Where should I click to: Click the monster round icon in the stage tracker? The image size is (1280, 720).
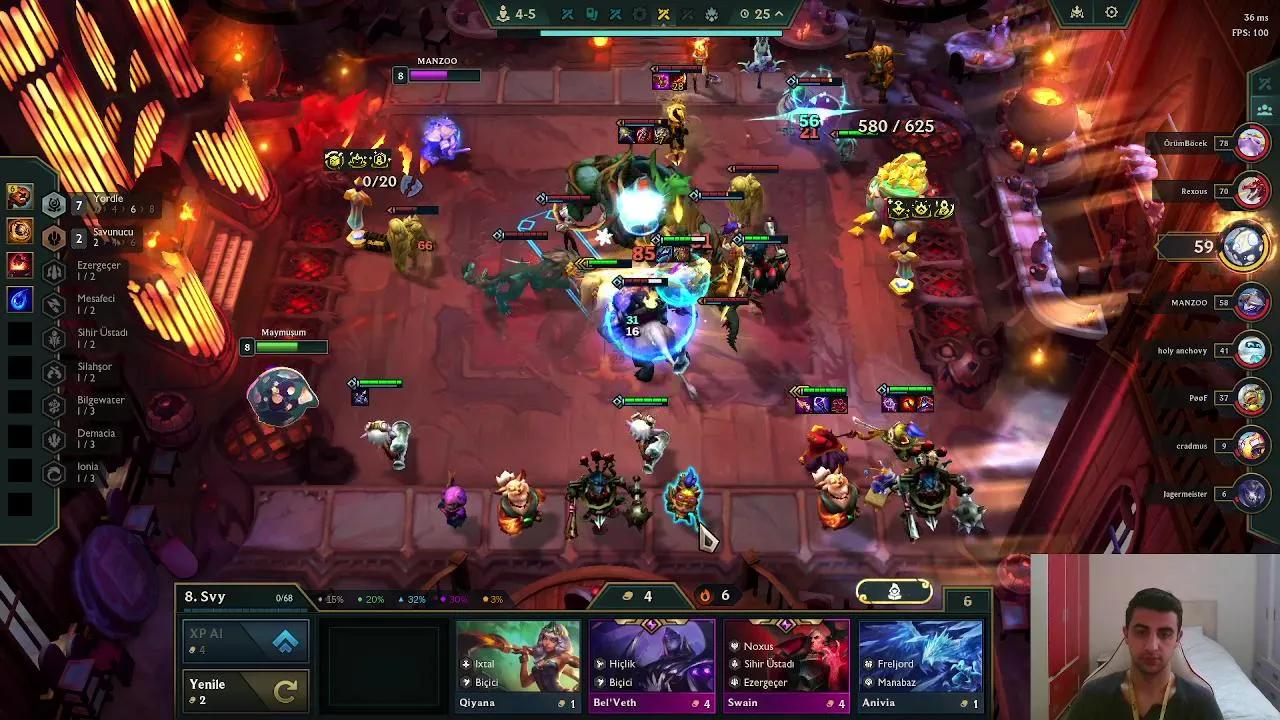click(713, 13)
